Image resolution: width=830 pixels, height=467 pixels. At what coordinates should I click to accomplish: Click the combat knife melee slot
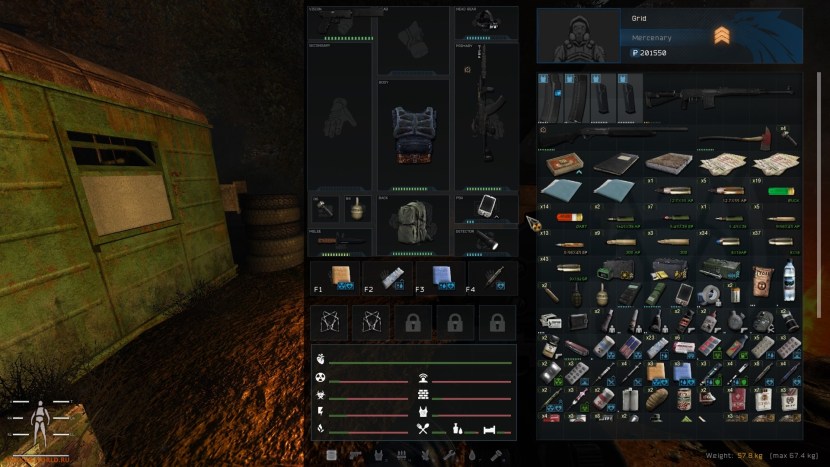click(341, 241)
